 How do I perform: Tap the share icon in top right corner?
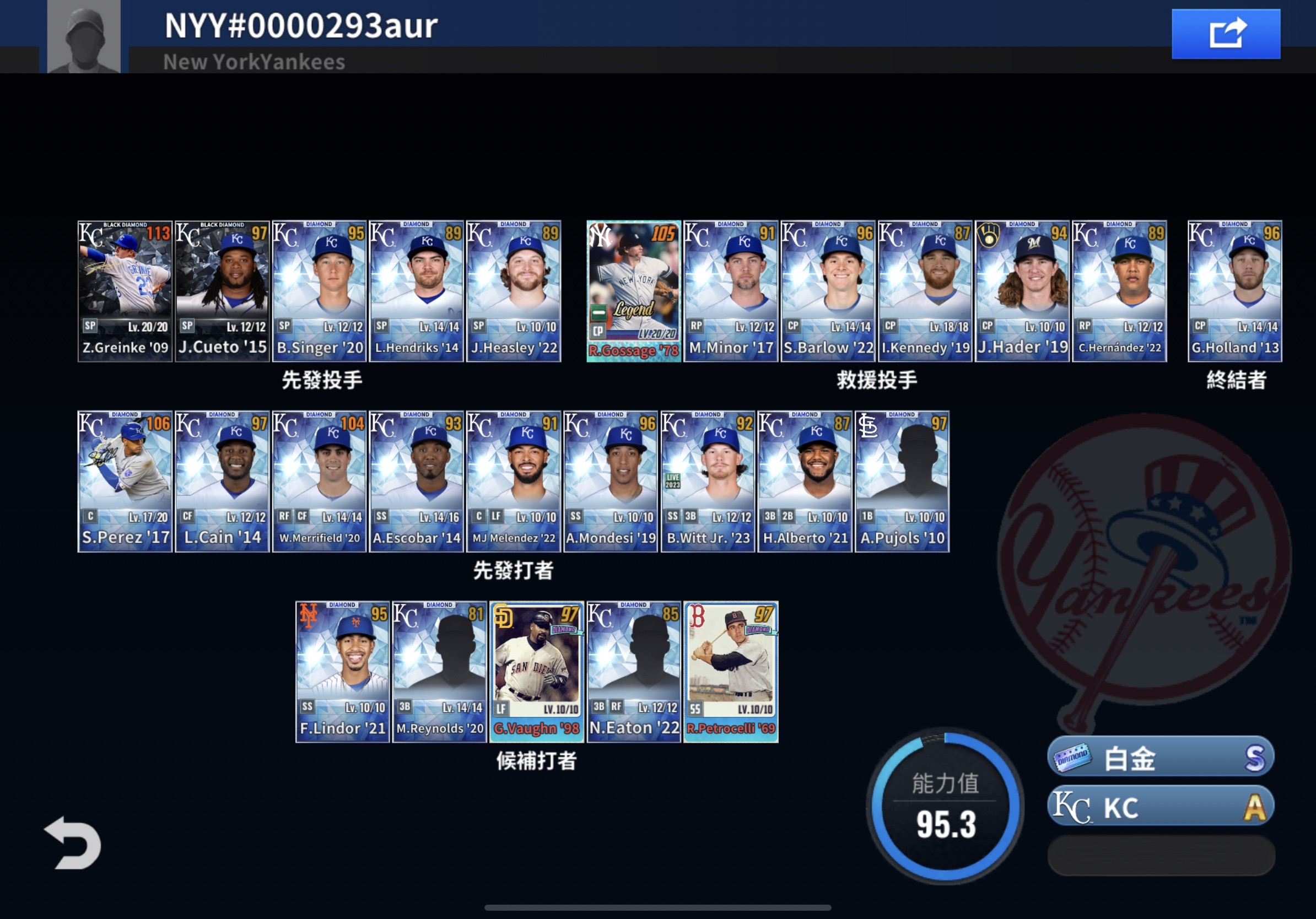click(x=1226, y=34)
